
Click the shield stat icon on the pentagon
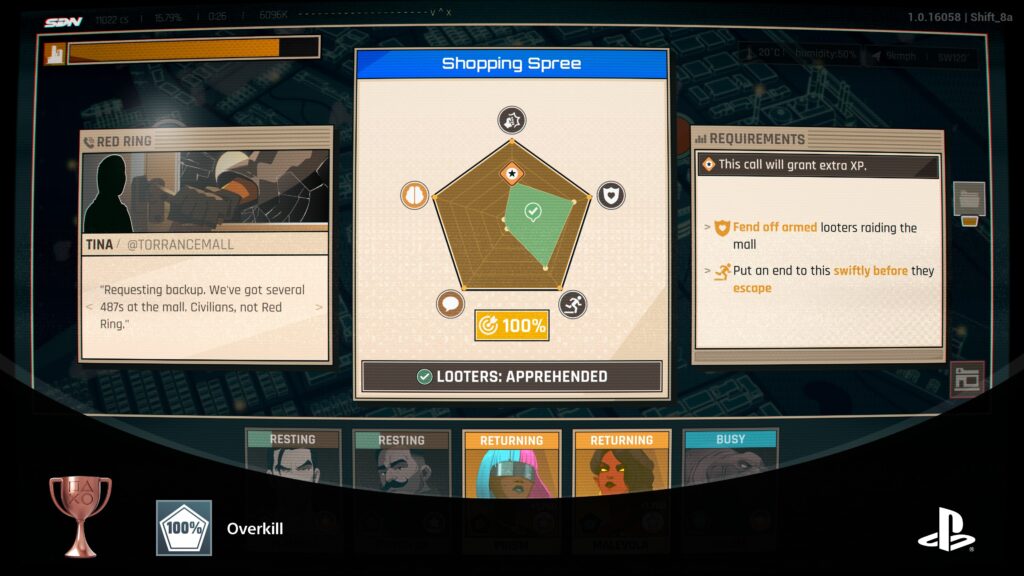pyautogui.click(x=611, y=195)
